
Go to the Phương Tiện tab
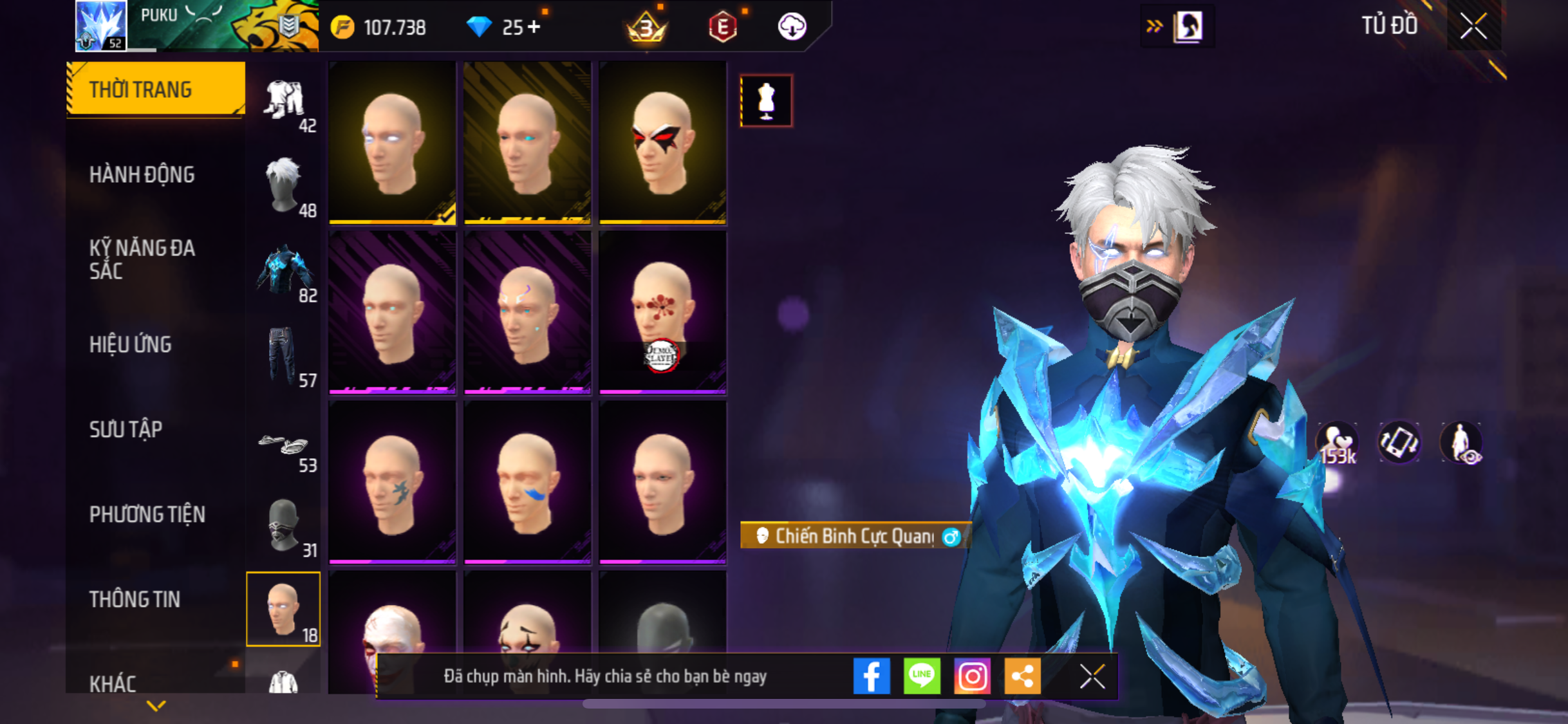click(147, 514)
